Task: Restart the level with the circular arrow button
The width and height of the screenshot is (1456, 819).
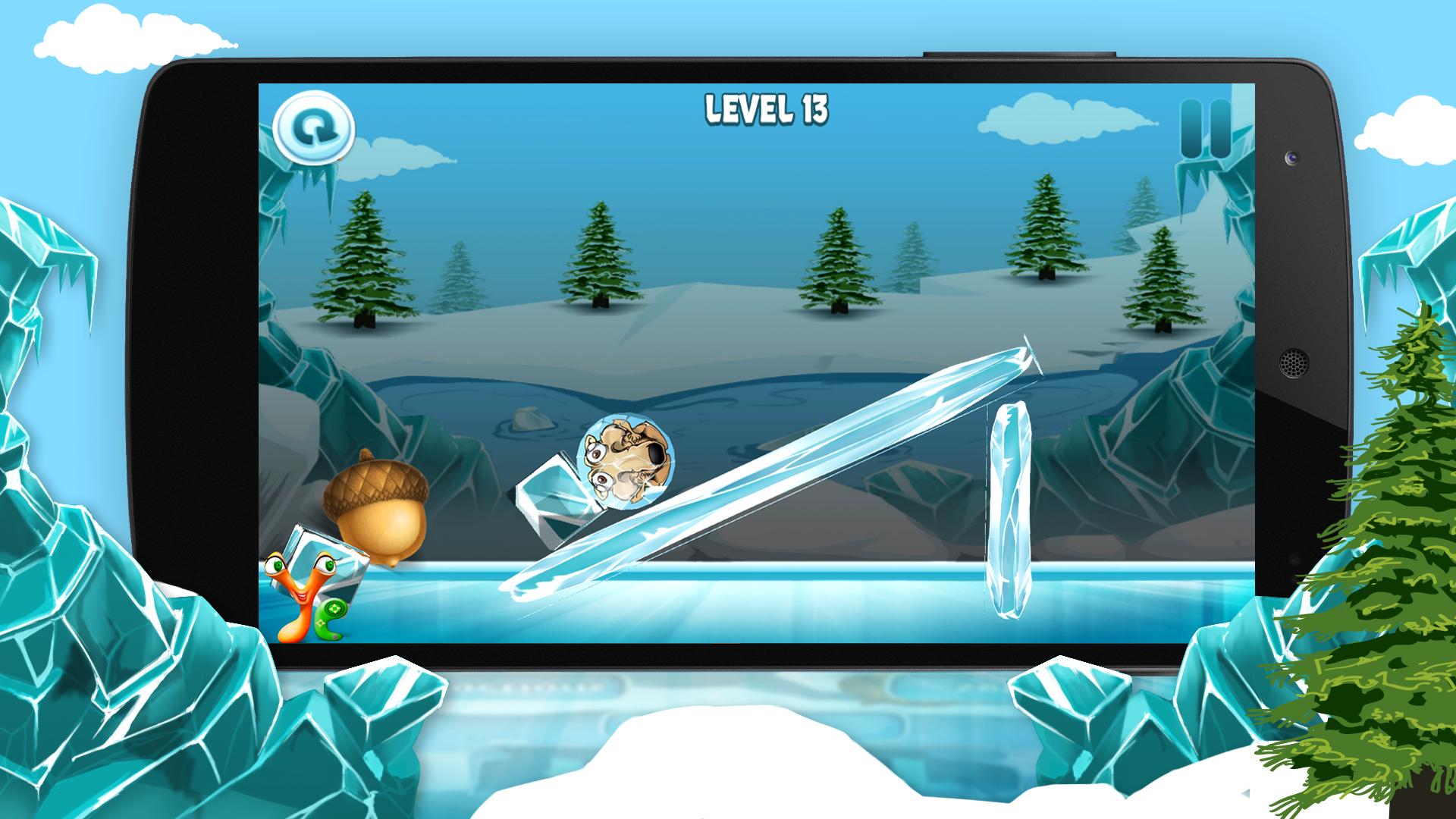Action: pos(314,127)
